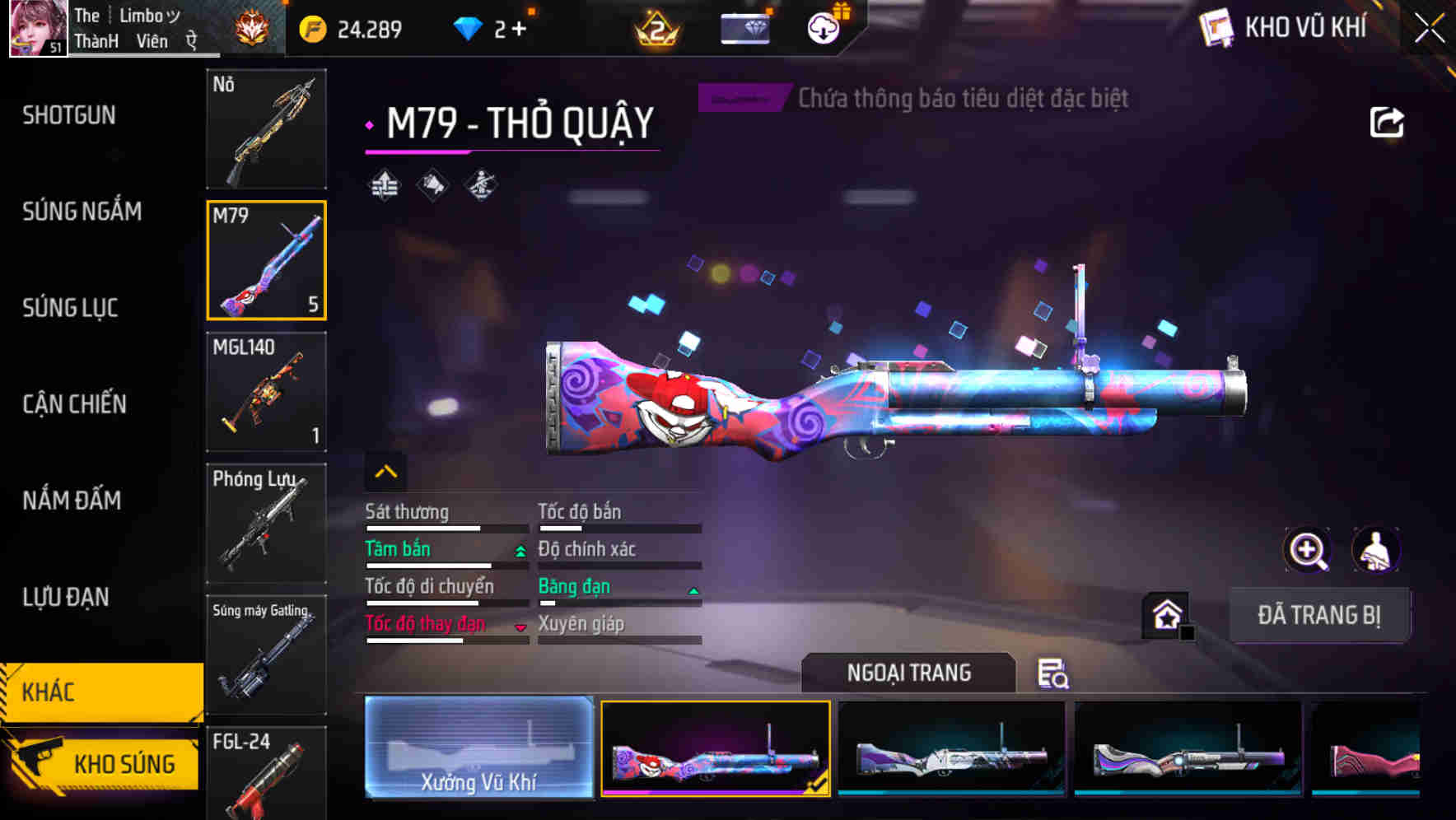This screenshot has height=820, width=1456.
Task: Switch to the Ngoại Trang tab
Action: tap(908, 673)
